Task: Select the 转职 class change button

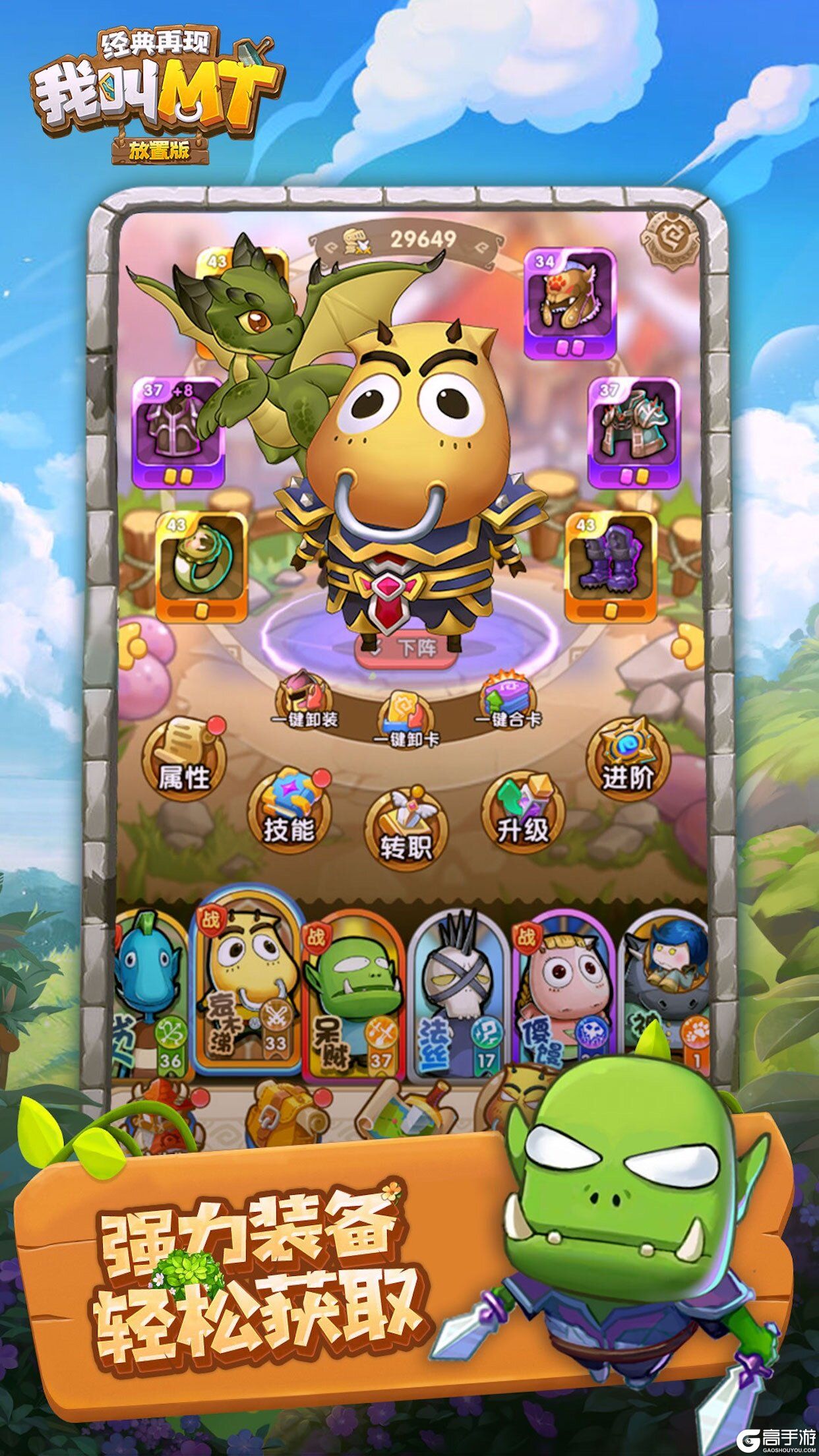Action: tap(406, 829)
